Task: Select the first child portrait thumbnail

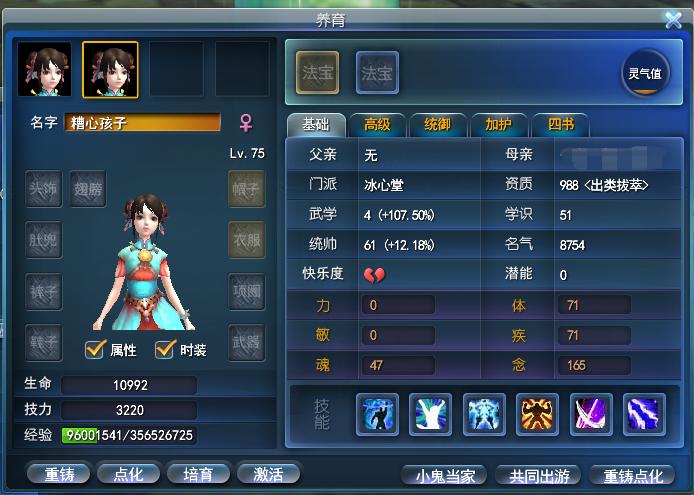Action: 44,70
